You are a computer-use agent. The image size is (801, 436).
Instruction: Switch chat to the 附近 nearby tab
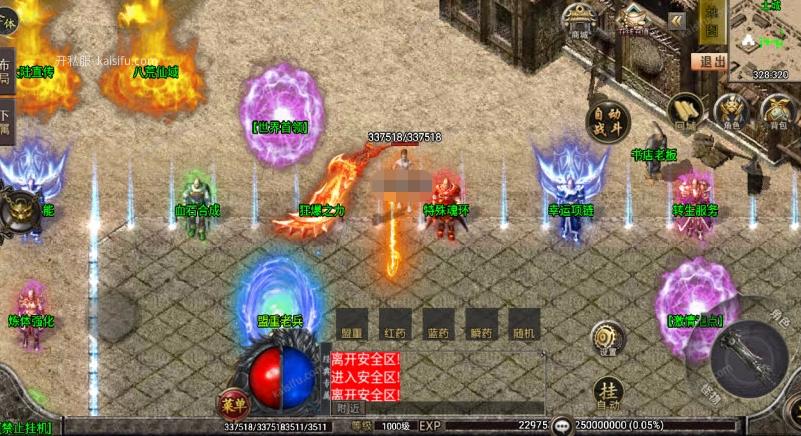click(x=349, y=408)
